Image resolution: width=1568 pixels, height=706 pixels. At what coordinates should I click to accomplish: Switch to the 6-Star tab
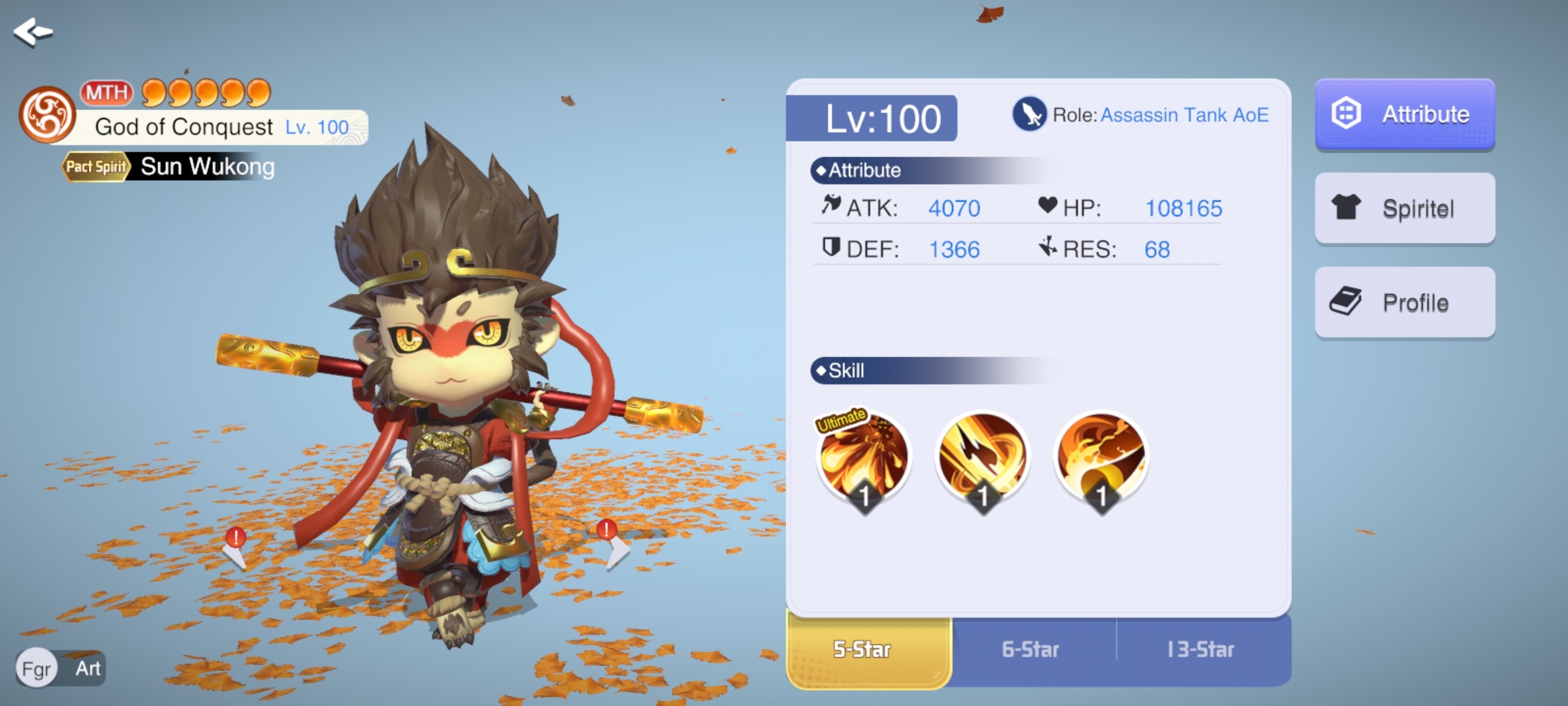(x=1031, y=650)
